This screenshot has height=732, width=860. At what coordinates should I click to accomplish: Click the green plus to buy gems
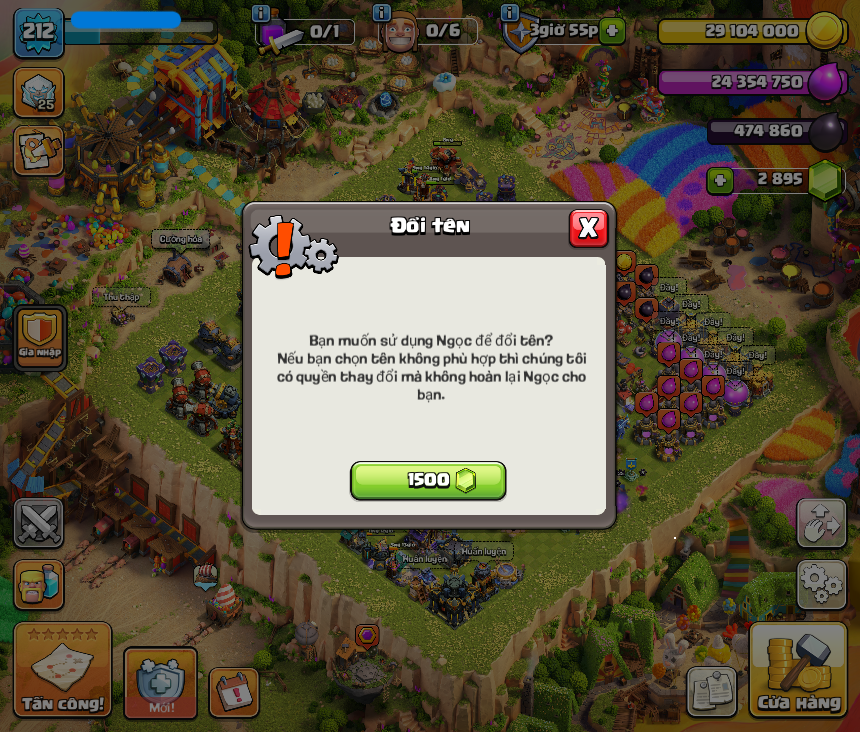pos(720,180)
